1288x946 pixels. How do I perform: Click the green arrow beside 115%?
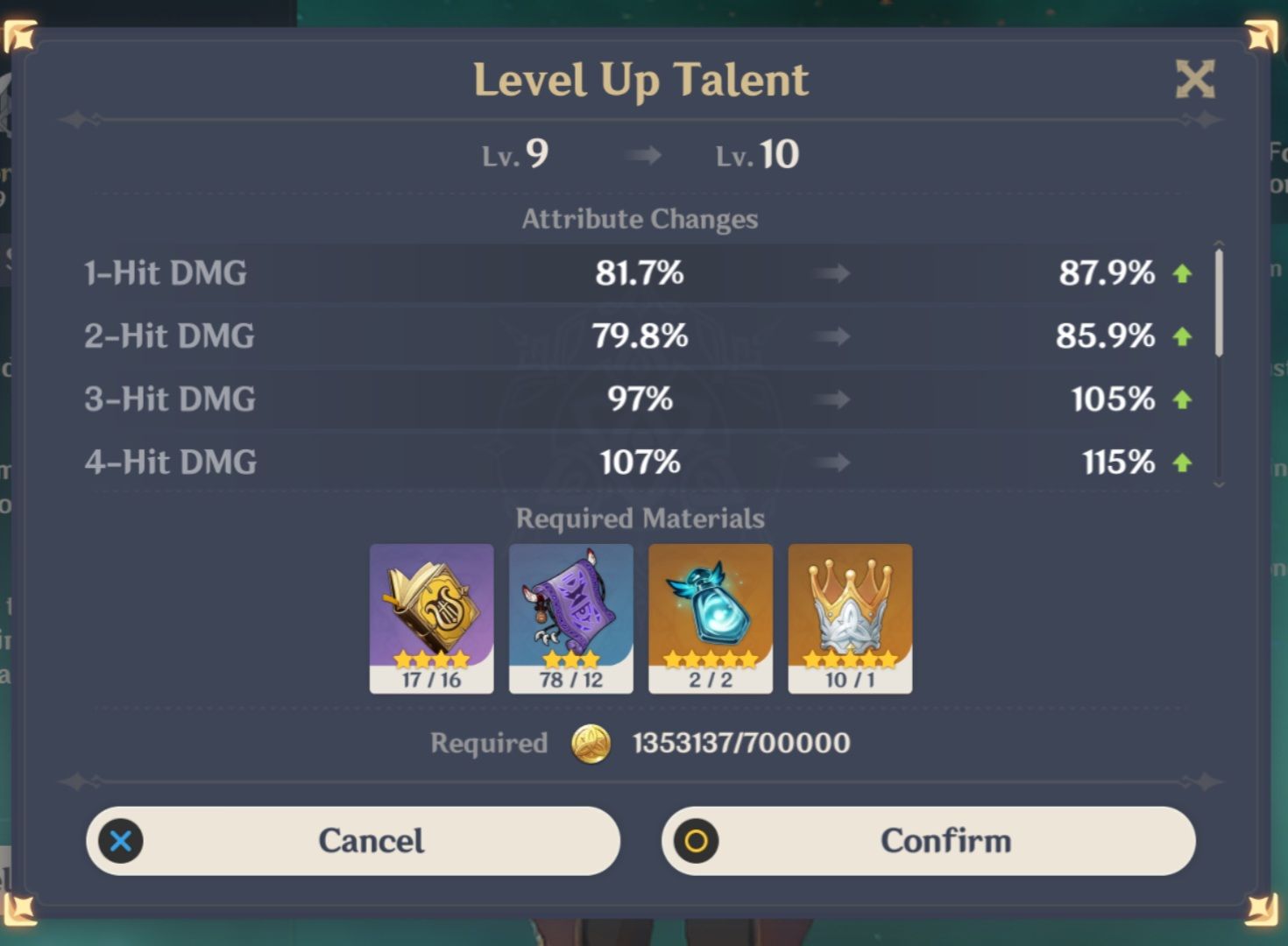1182,462
